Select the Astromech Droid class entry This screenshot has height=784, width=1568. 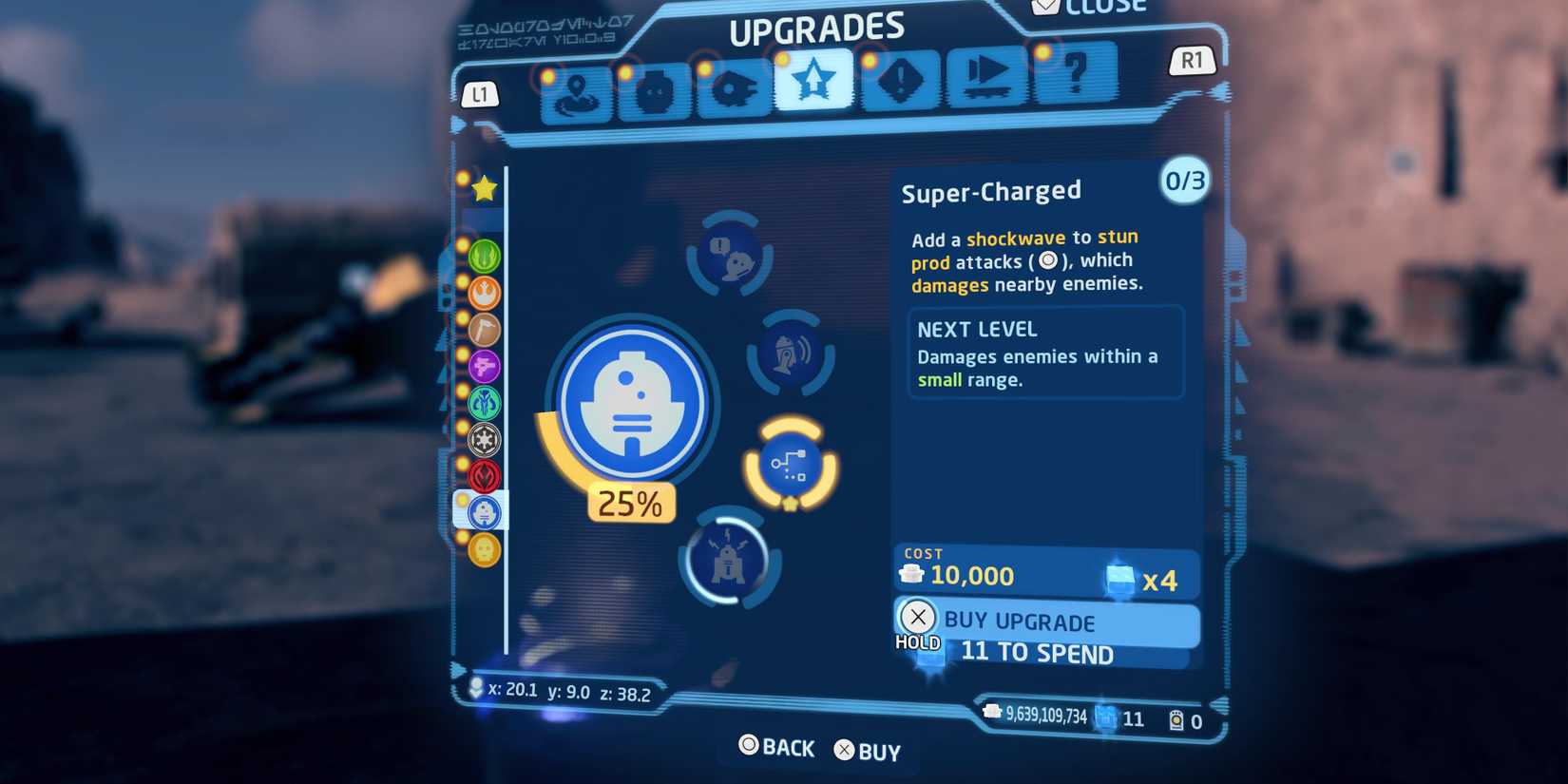click(485, 511)
